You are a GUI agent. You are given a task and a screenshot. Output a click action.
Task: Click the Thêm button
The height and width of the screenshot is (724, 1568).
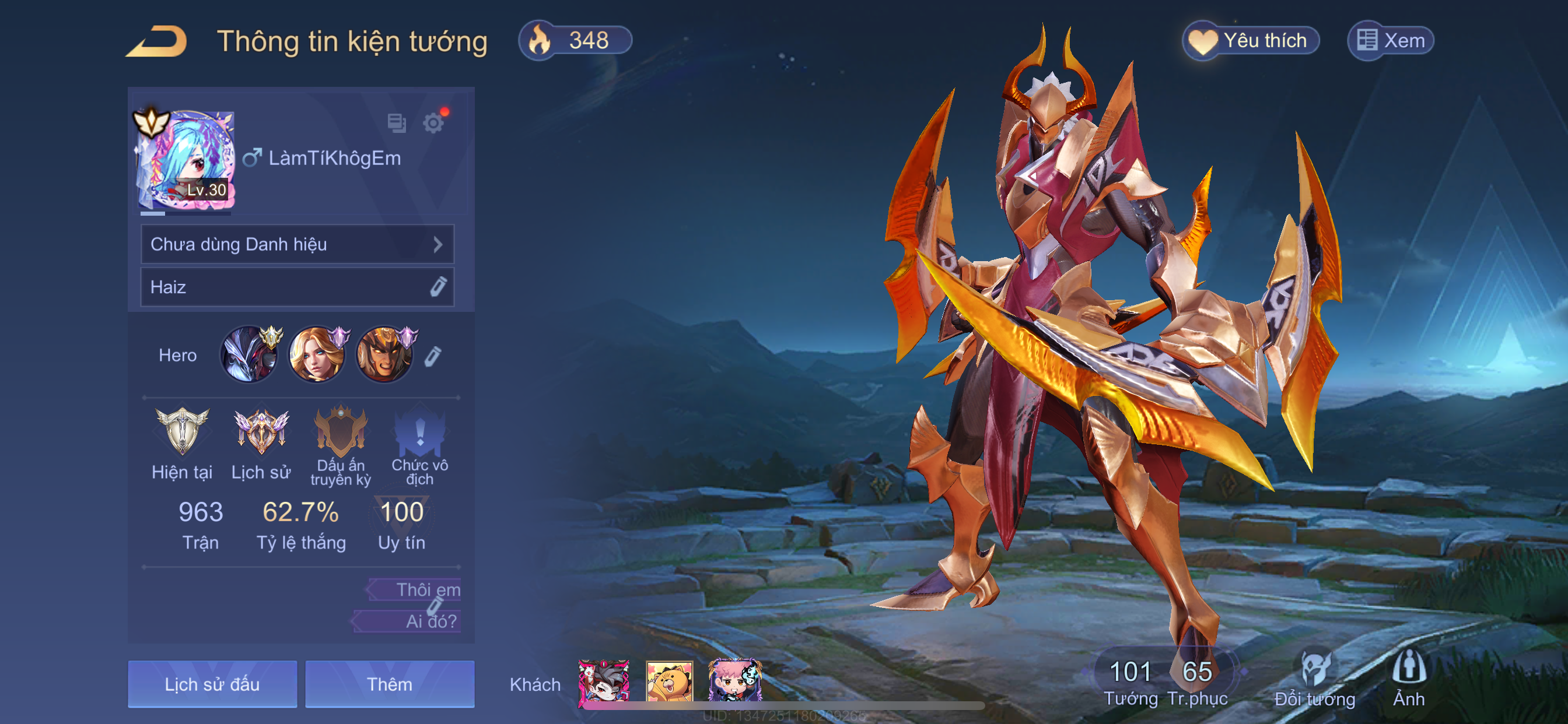[x=390, y=684]
